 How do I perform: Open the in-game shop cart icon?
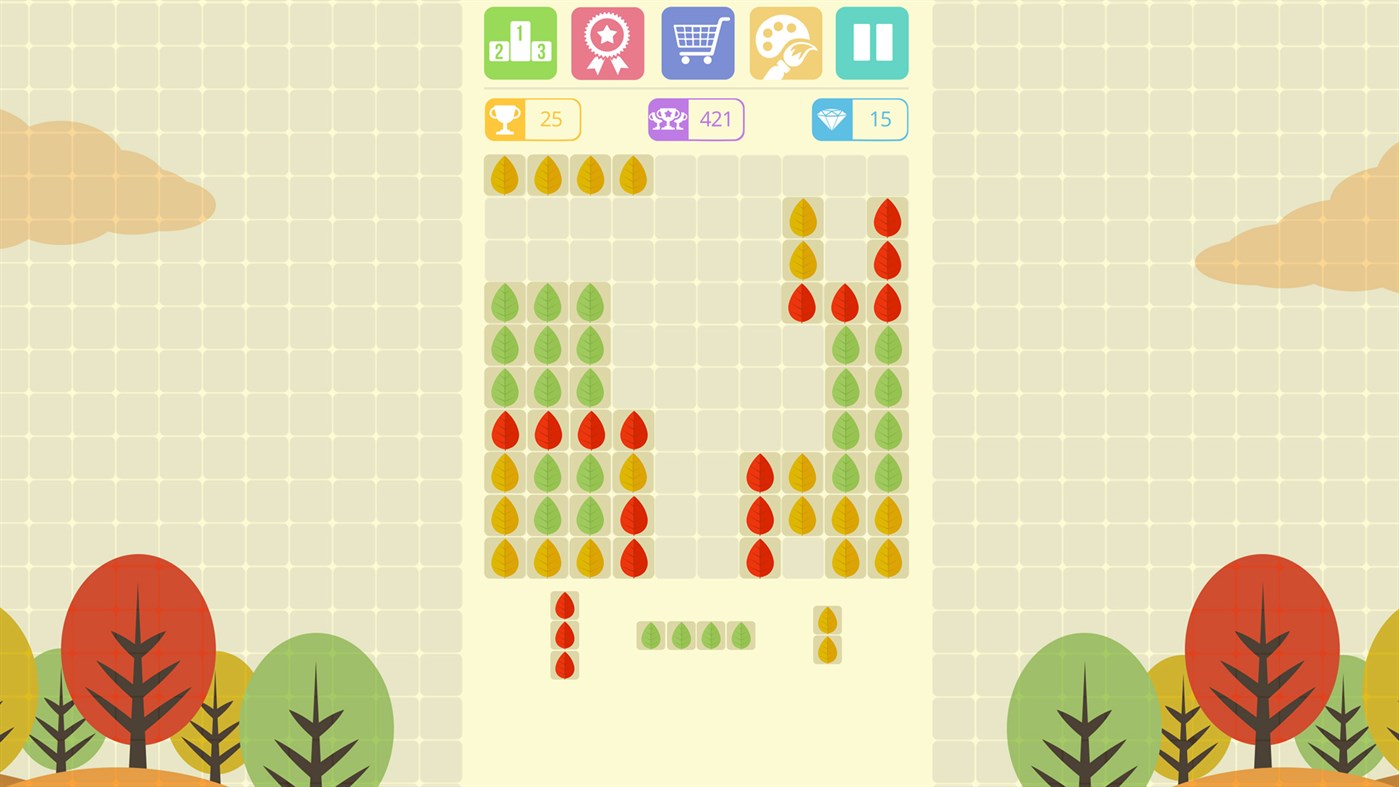(x=696, y=43)
